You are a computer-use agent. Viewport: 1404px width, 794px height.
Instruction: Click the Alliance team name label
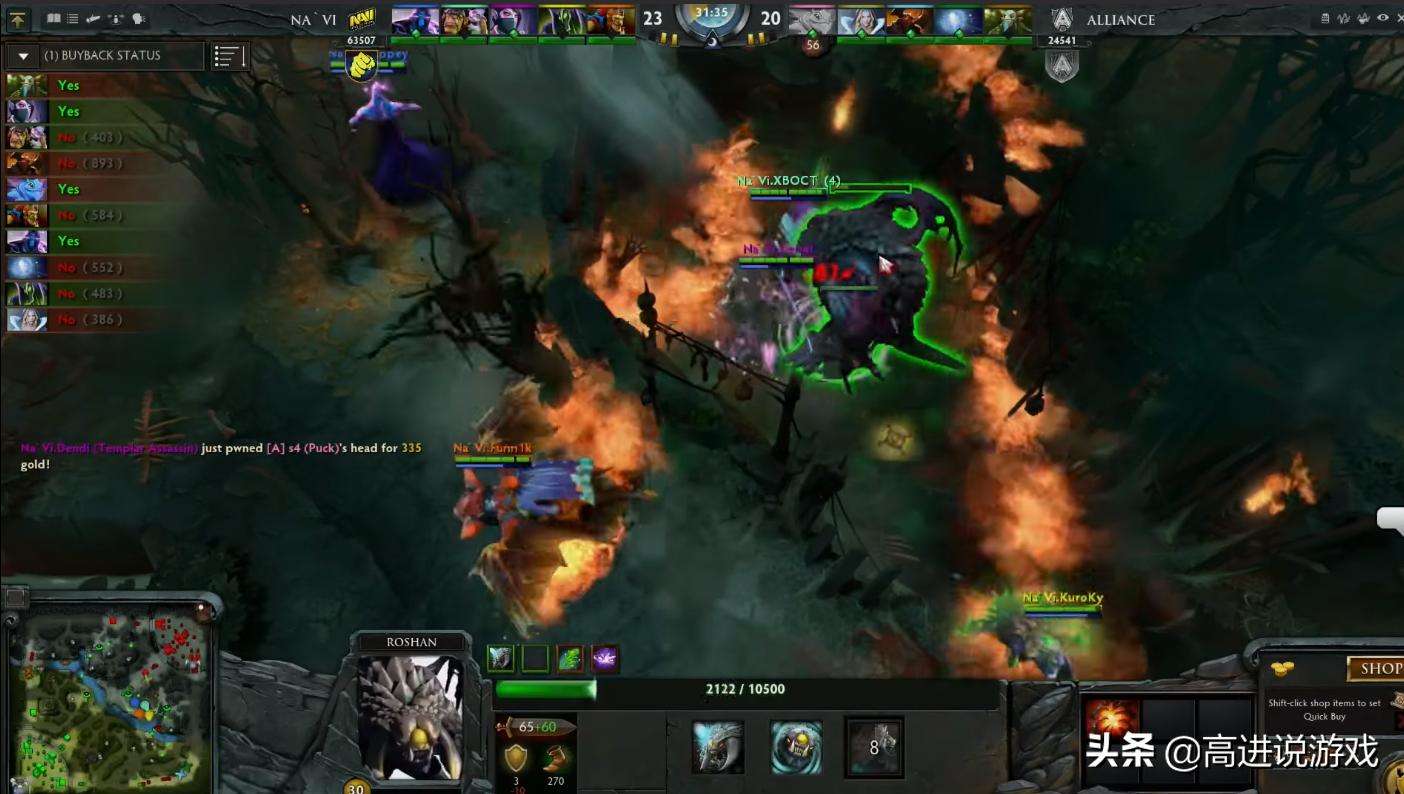point(1120,19)
